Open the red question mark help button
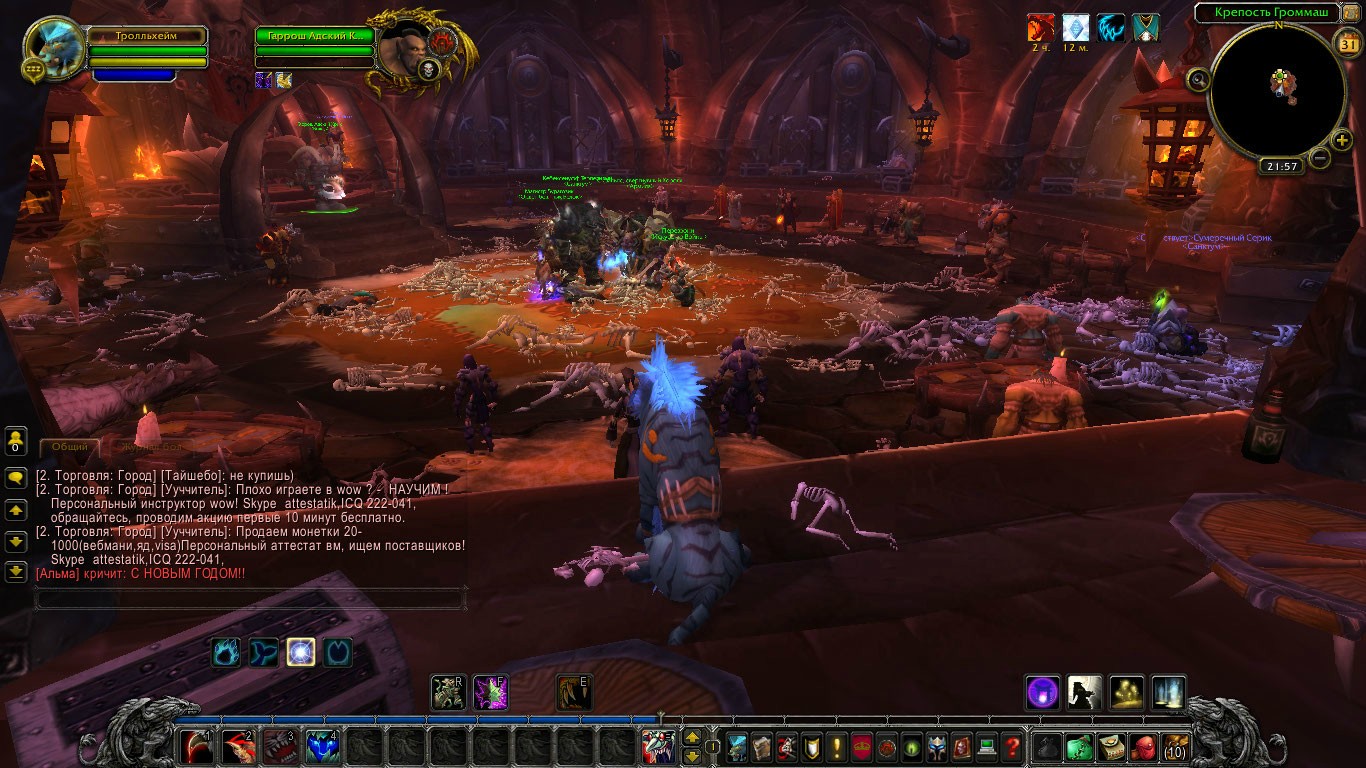 click(1012, 746)
